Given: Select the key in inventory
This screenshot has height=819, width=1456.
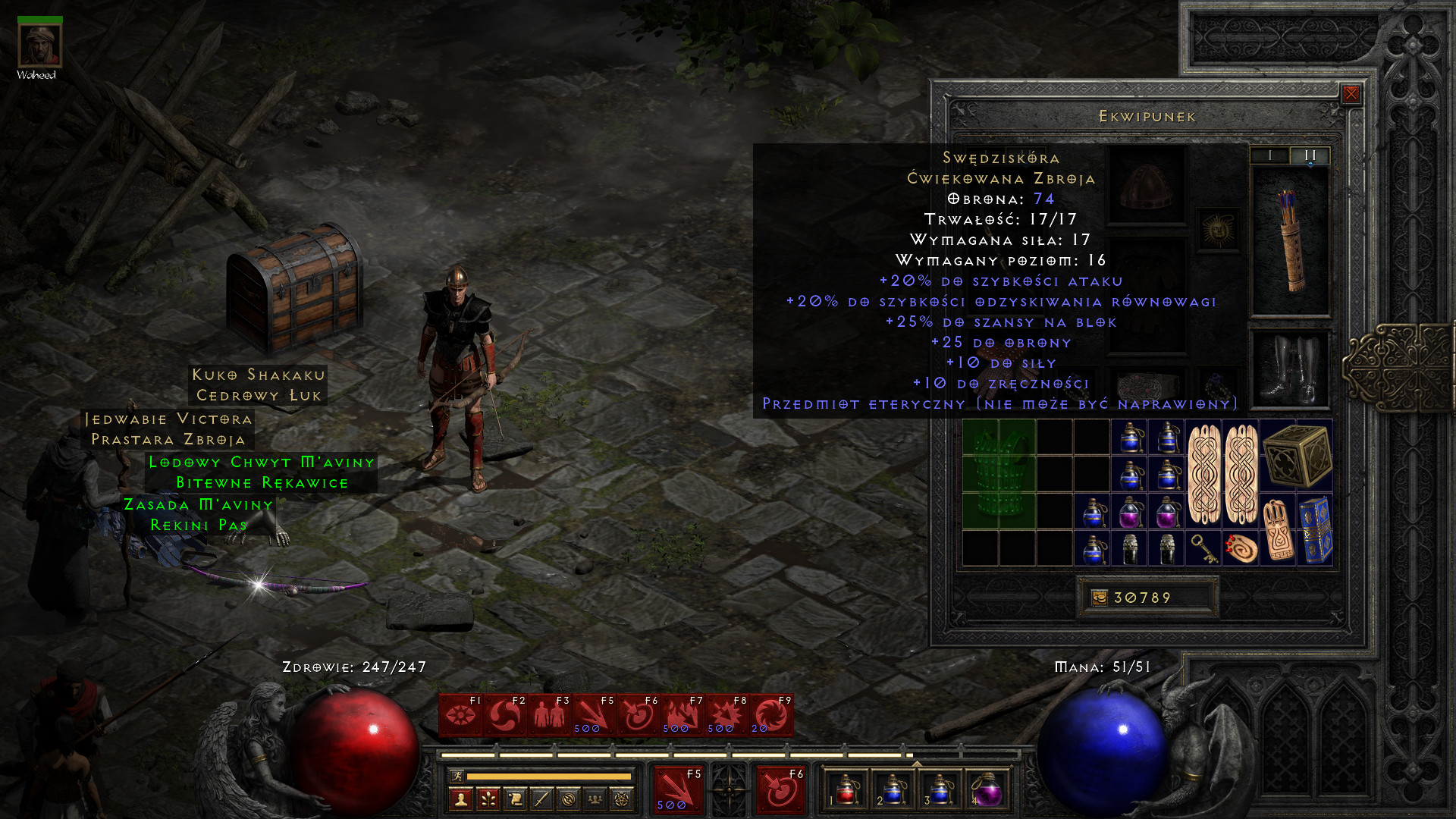Looking at the screenshot, I should tap(1203, 548).
